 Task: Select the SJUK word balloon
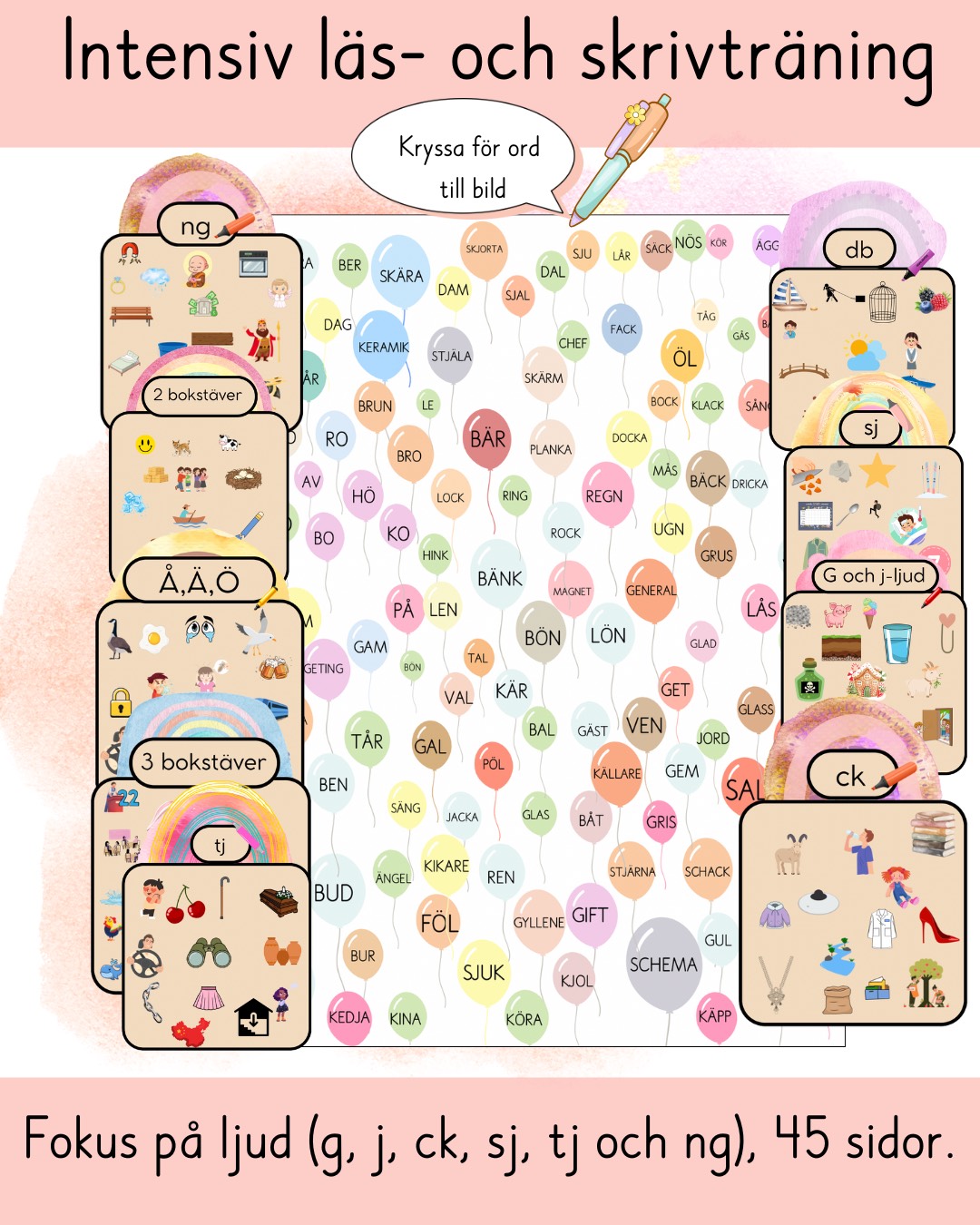pos(483,973)
